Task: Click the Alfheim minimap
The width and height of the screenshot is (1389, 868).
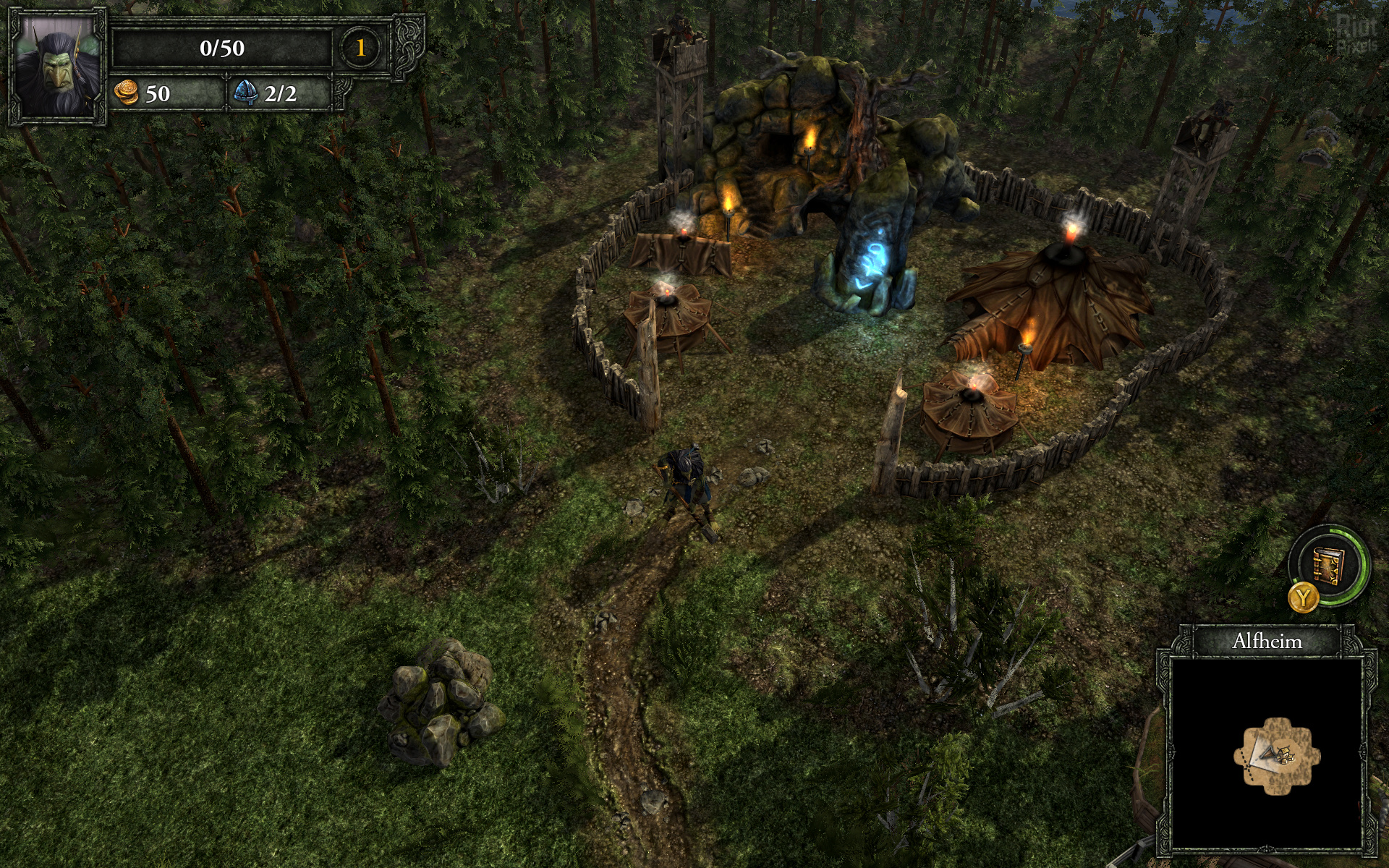Action: [1267, 752]
